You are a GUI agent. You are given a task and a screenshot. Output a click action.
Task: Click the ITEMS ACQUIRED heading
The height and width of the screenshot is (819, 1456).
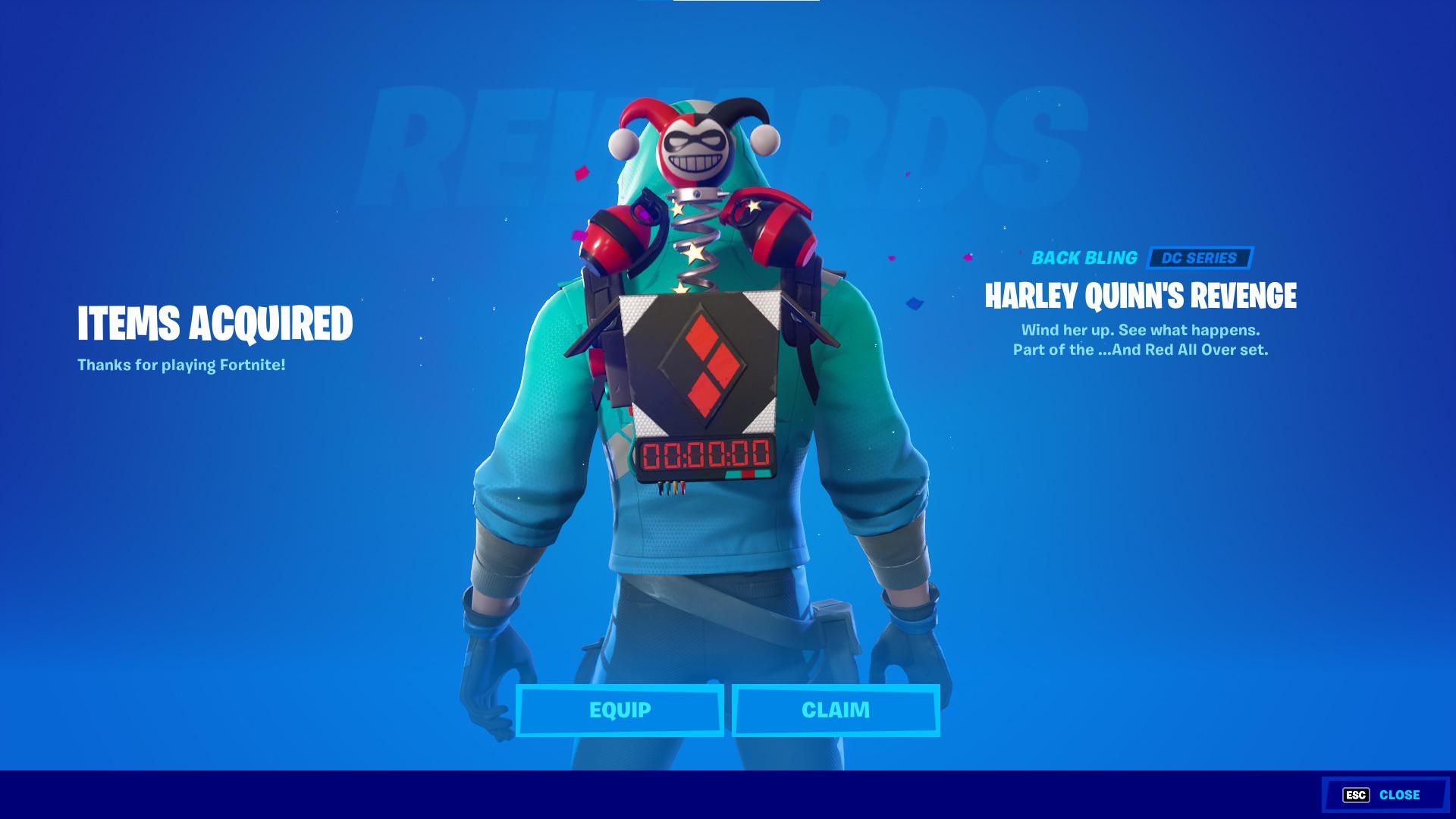coord(215,324)
